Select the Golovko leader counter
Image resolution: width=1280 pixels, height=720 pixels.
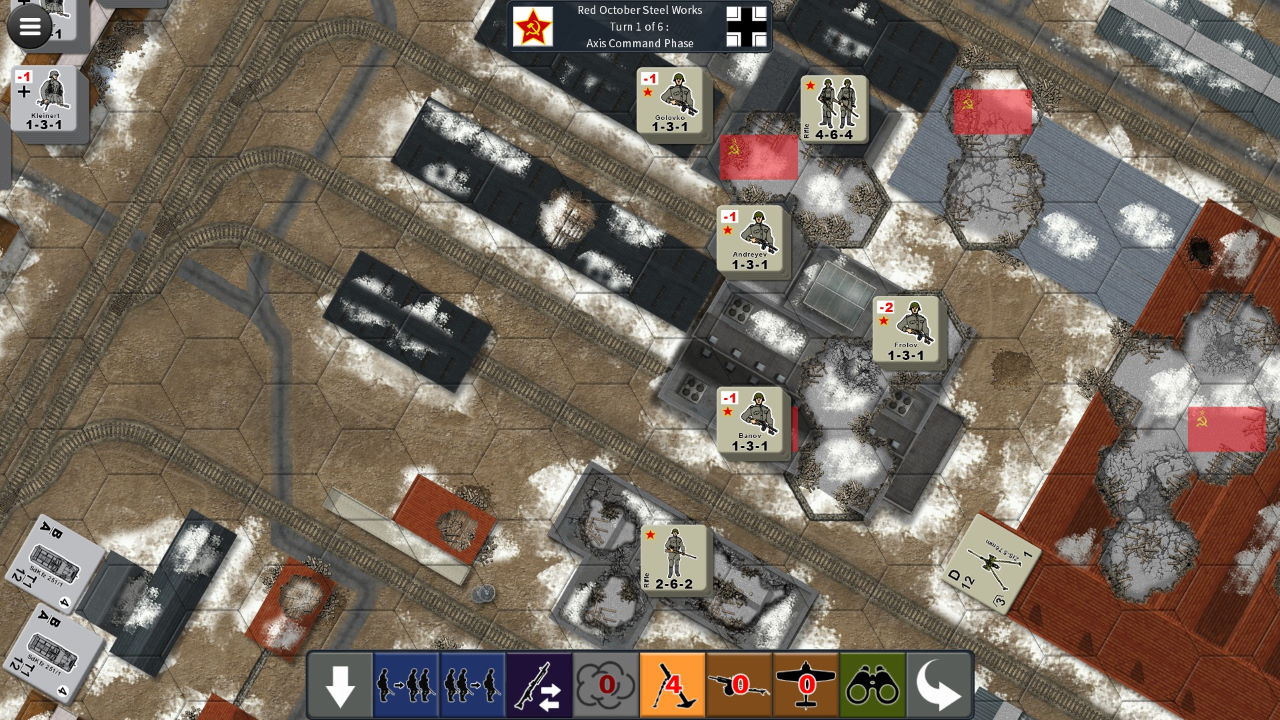[x=670, y=101]
